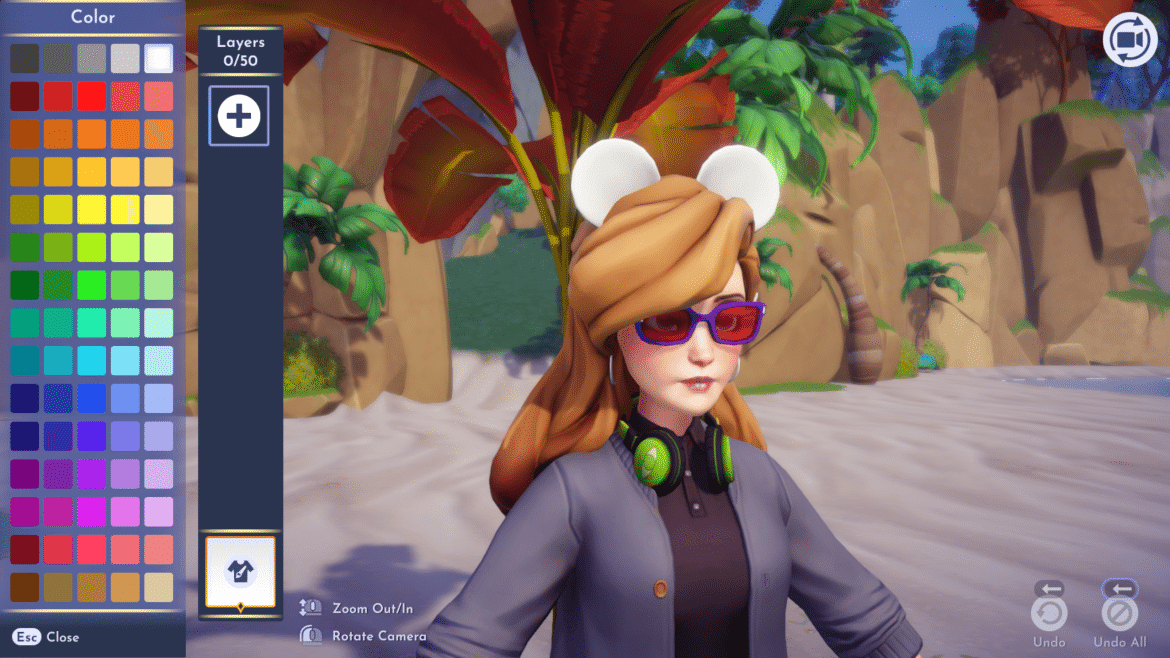This screenshot has height=658, width=1170.
Task: Pick the dark maroon red swatch
Action: pyautogui.click(x=24, y=96)
